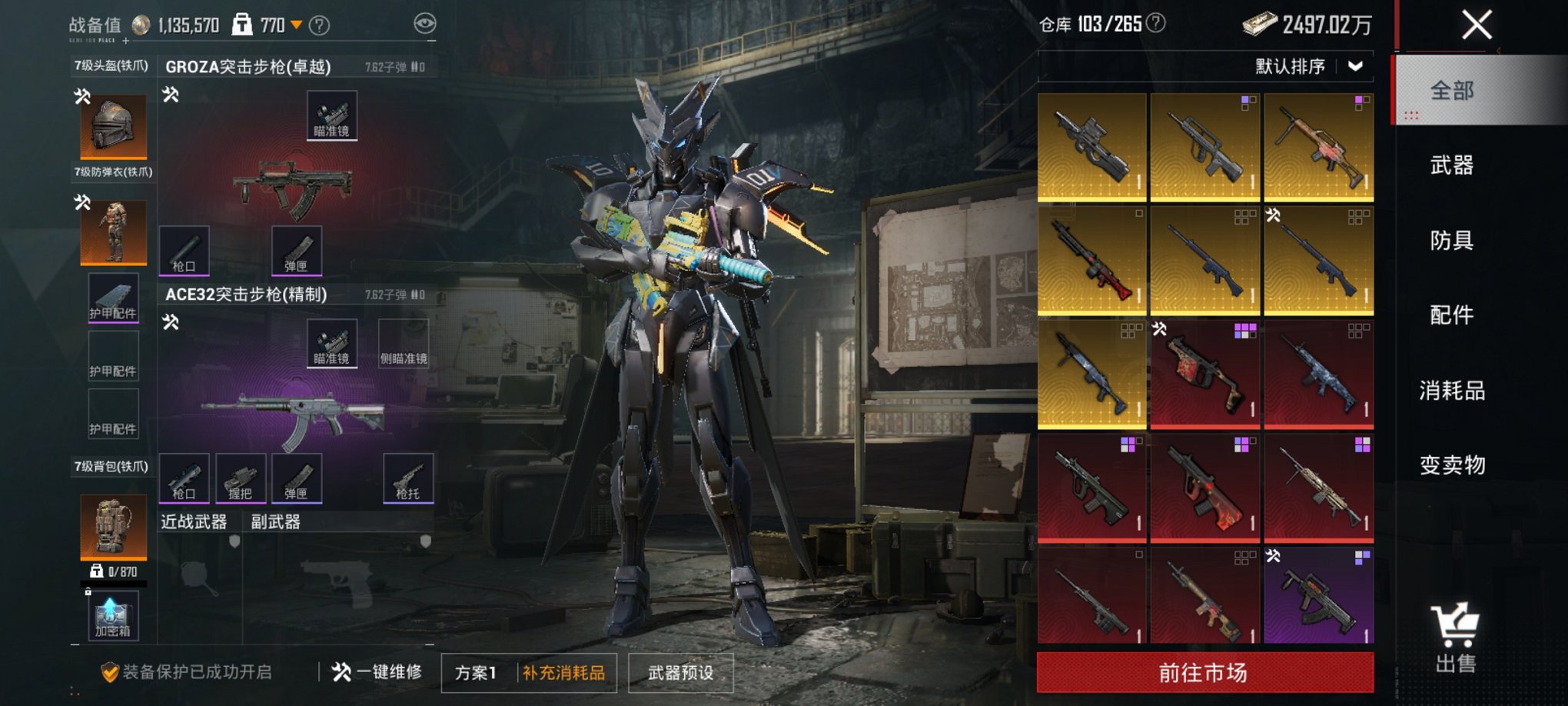This screenshot has height=706, width=1568.
Task: Tap the 出售 sell cart button
Action: (x=1454, y=638)
